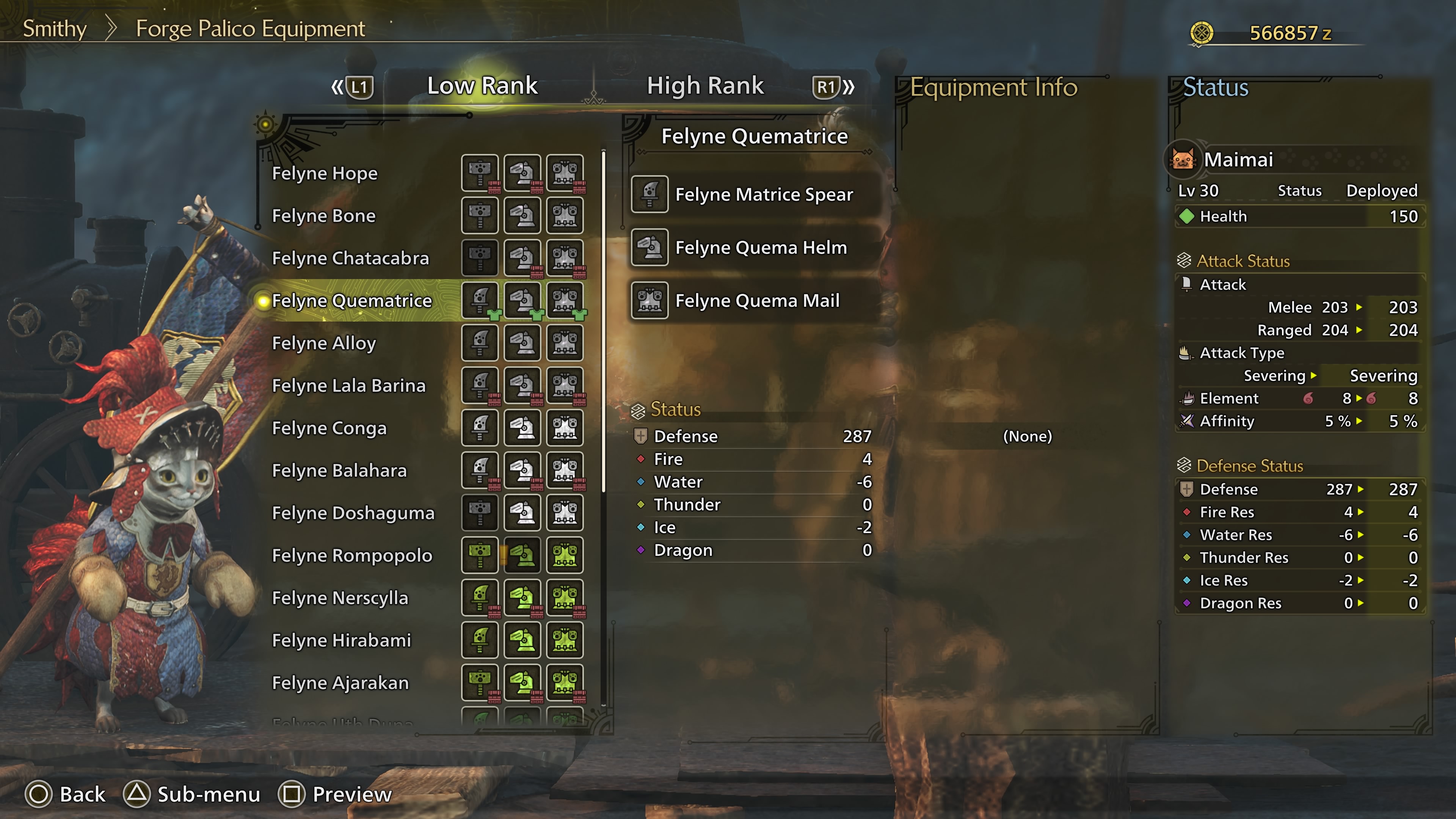Switch to the High Rank tab
This screenshot has width=1456, height=819.
pyautogui.click(x=705, y=86)
